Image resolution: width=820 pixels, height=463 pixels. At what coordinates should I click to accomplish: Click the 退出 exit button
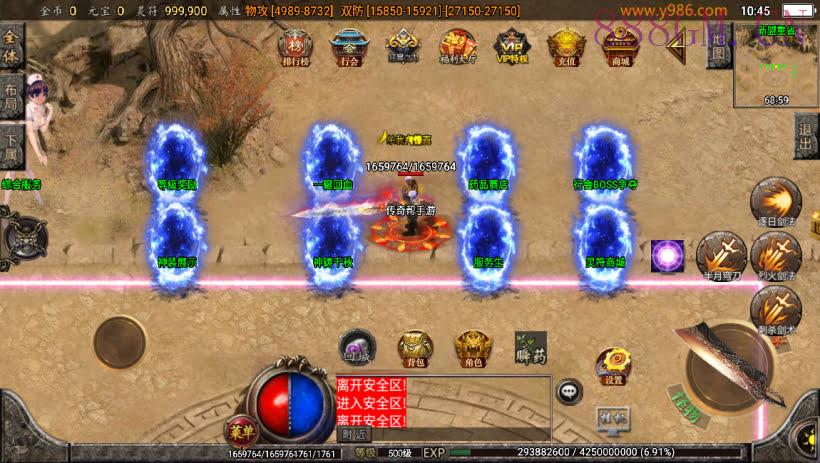(806, 137)
